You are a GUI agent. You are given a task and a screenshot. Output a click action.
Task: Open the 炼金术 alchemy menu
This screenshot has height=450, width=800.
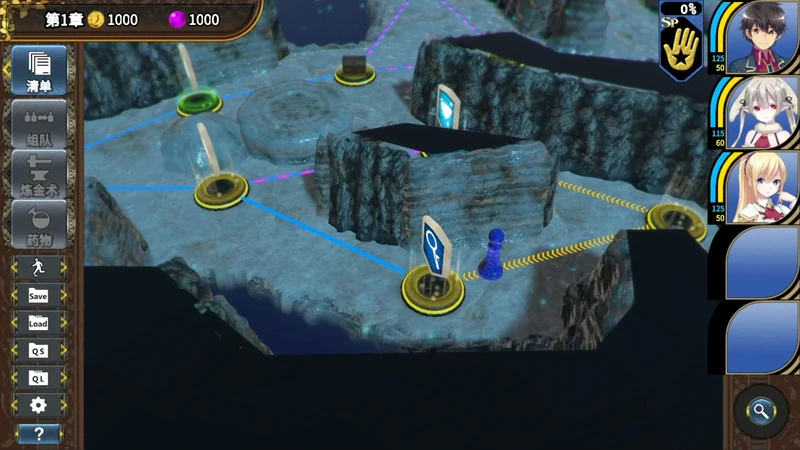click(39, 173)
